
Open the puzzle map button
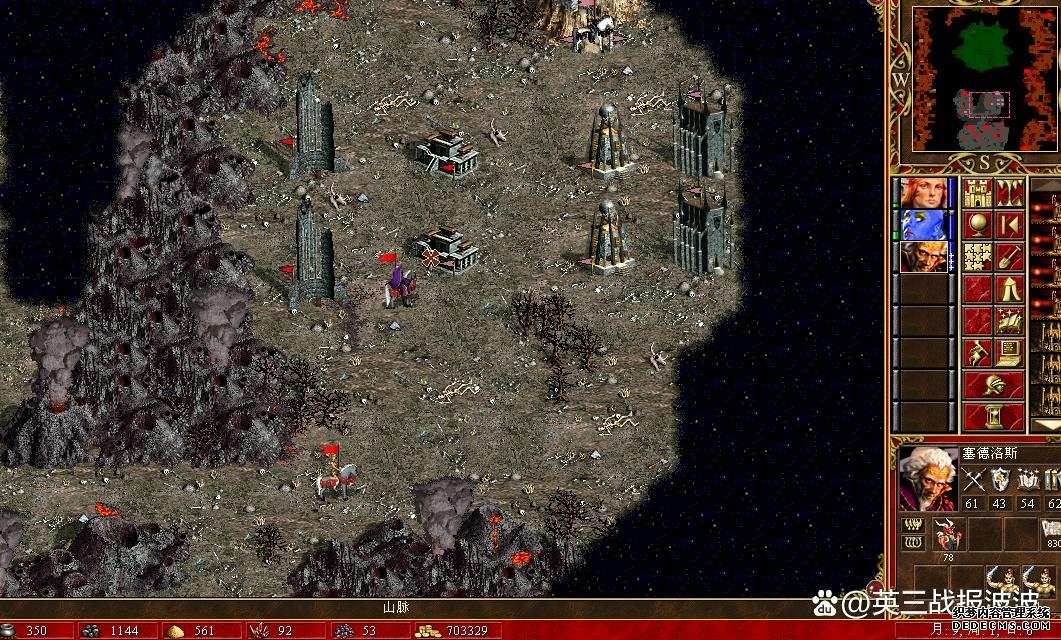click(977, 256)
